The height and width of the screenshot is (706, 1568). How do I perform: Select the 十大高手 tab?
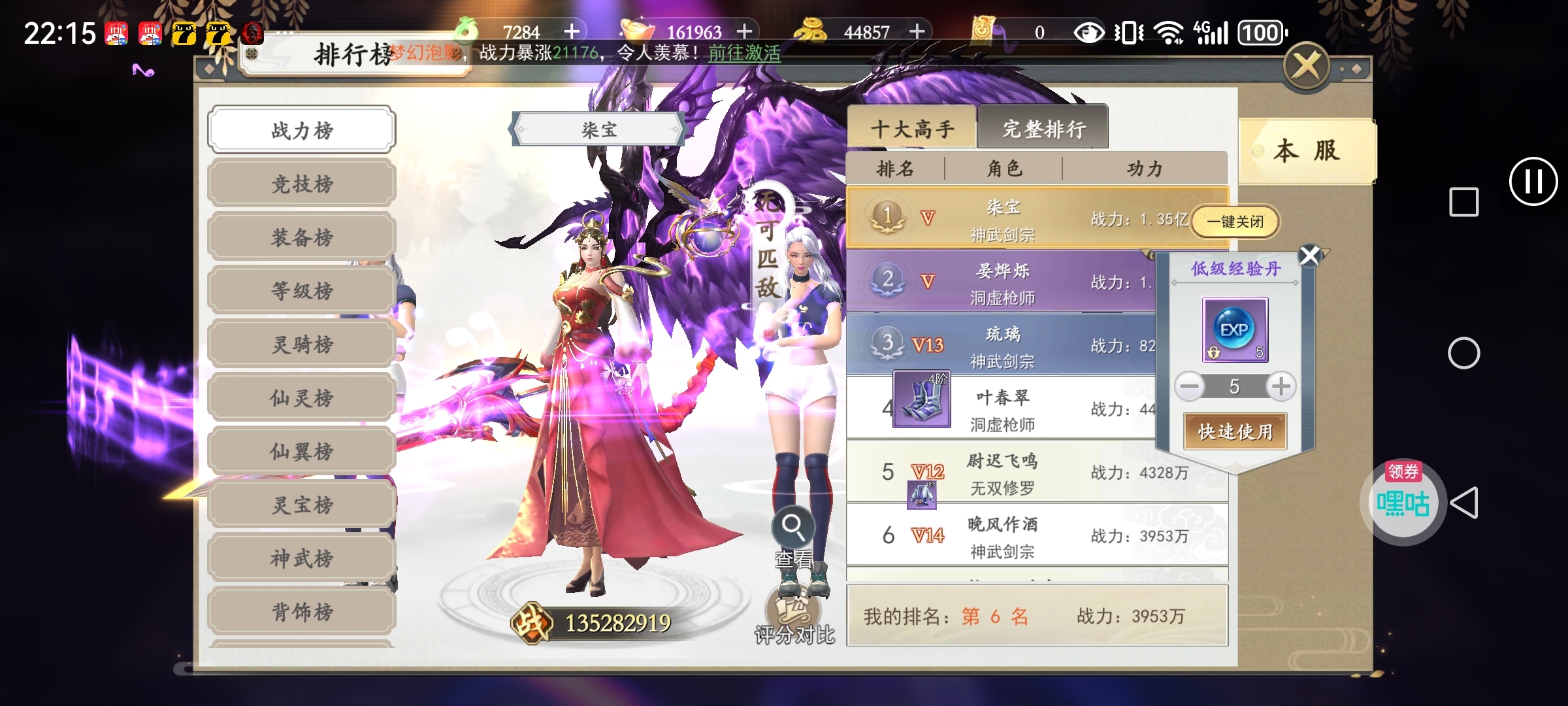click(912, 129)
